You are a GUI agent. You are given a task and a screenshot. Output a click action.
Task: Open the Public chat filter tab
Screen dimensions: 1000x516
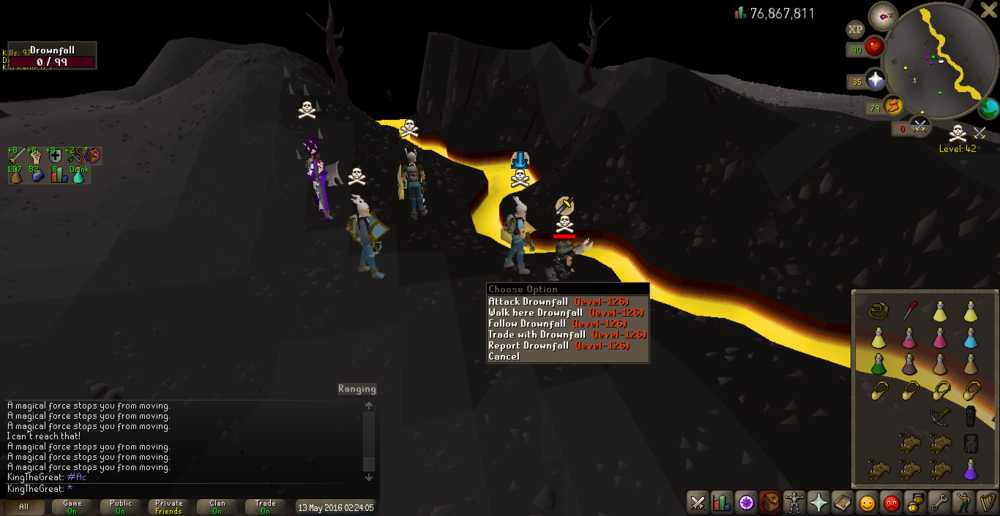click(120, 507)
